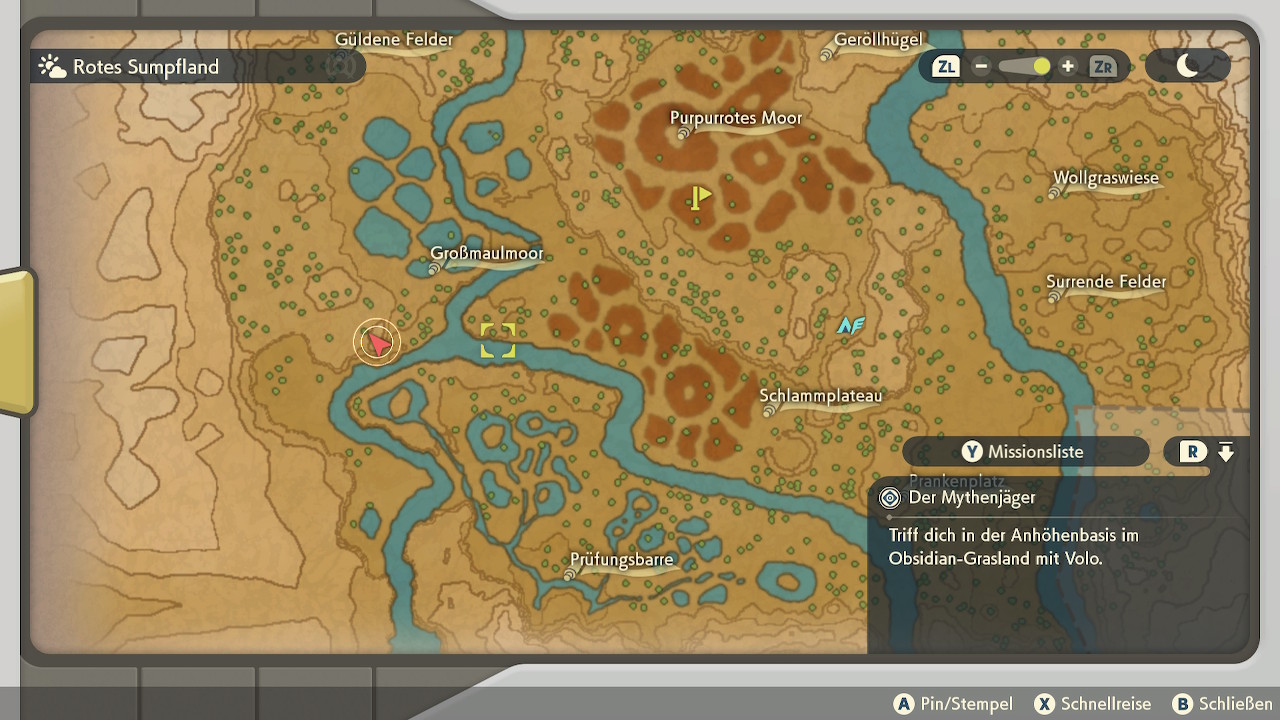Click the blue wing marker near Schlammplateau

click(x=851, y=325)
